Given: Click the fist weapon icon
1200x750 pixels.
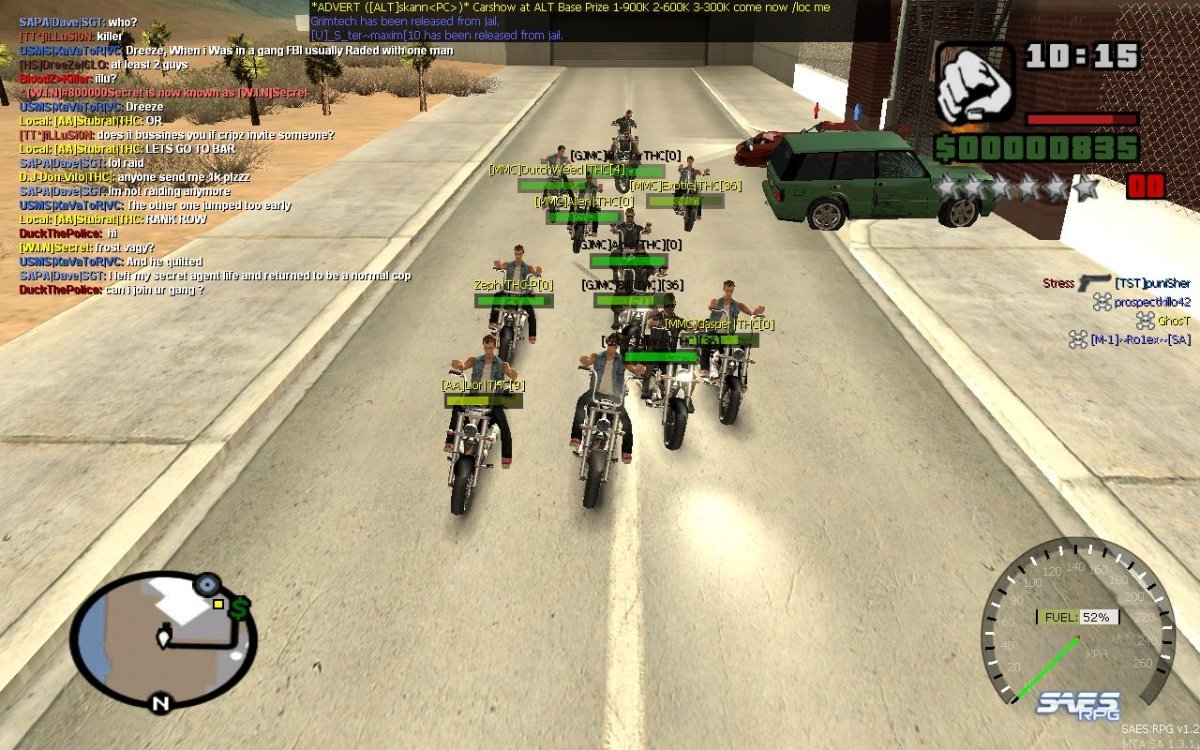Looking at the screenshot, I should tap(976, 83).
